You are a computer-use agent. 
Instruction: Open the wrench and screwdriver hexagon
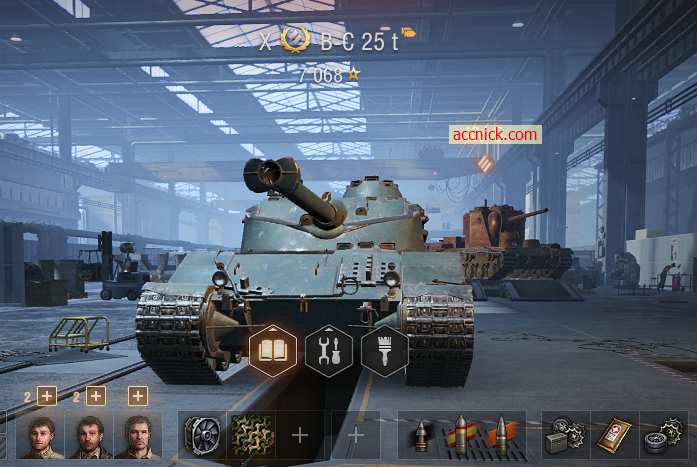pyautogui.click(x=329, y=352)
